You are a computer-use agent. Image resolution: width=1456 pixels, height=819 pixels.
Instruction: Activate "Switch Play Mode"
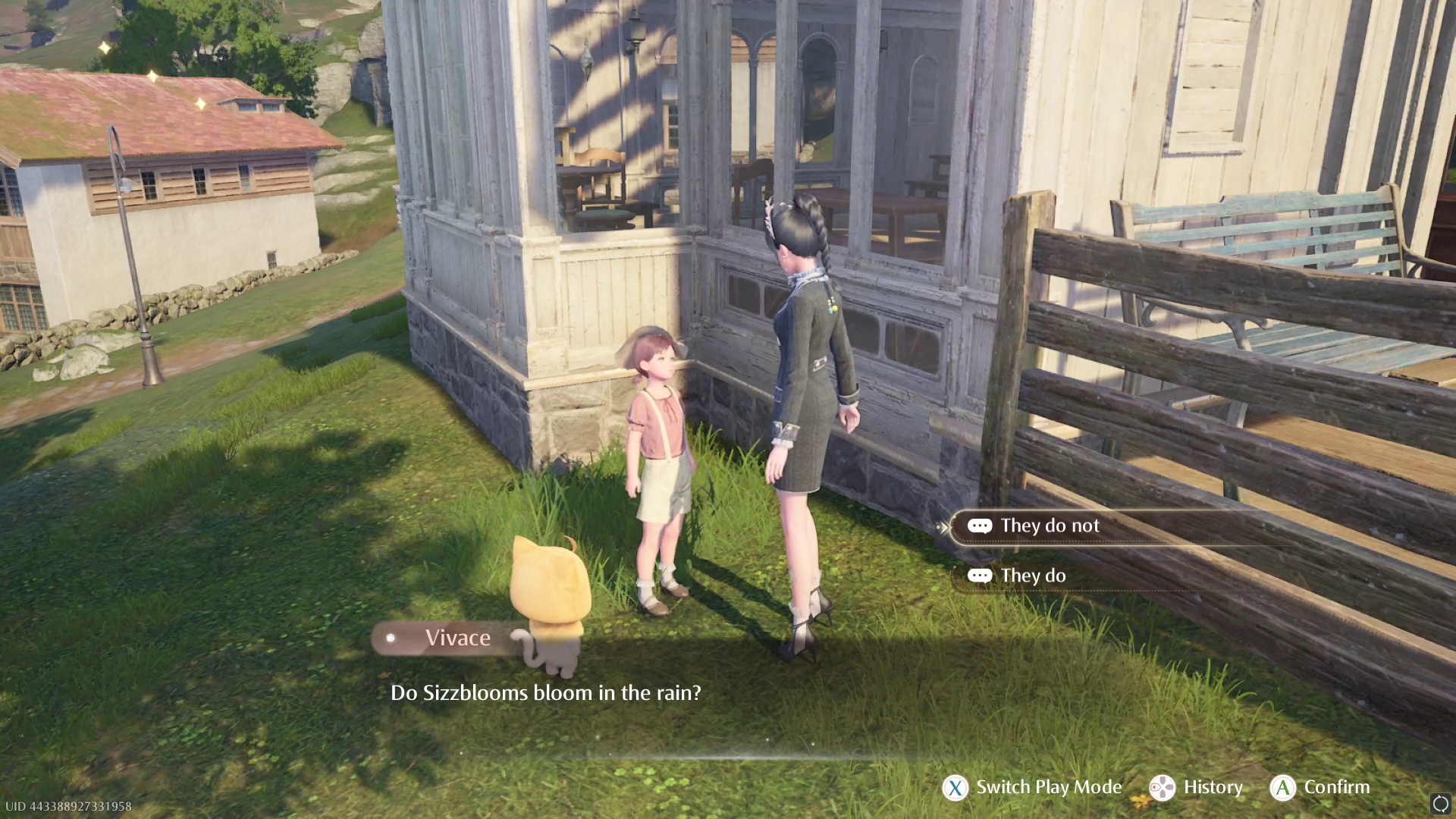[1047, 787]
